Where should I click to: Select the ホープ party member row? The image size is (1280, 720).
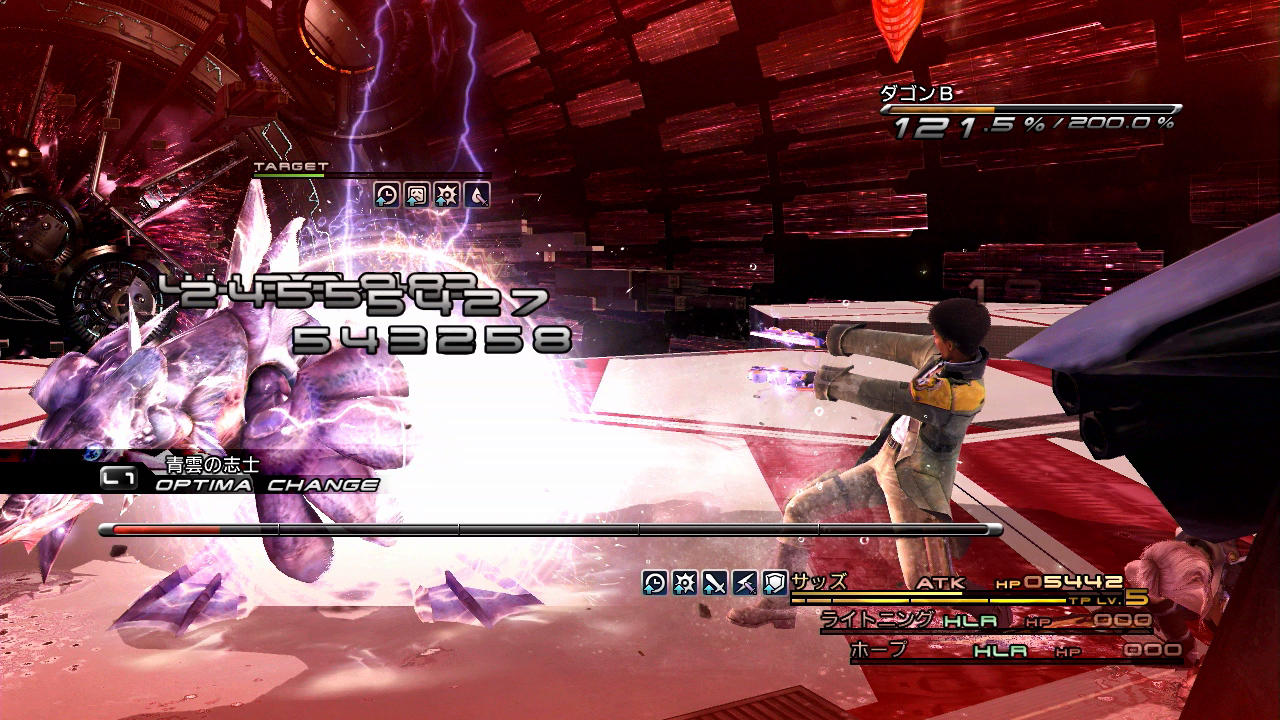pos(1015,651)
